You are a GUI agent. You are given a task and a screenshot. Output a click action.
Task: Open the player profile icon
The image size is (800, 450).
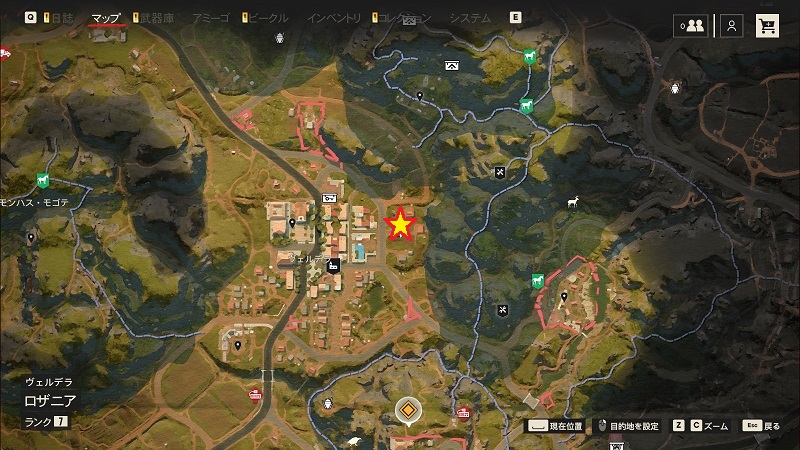pyautogui.click(x=732, y=26)
